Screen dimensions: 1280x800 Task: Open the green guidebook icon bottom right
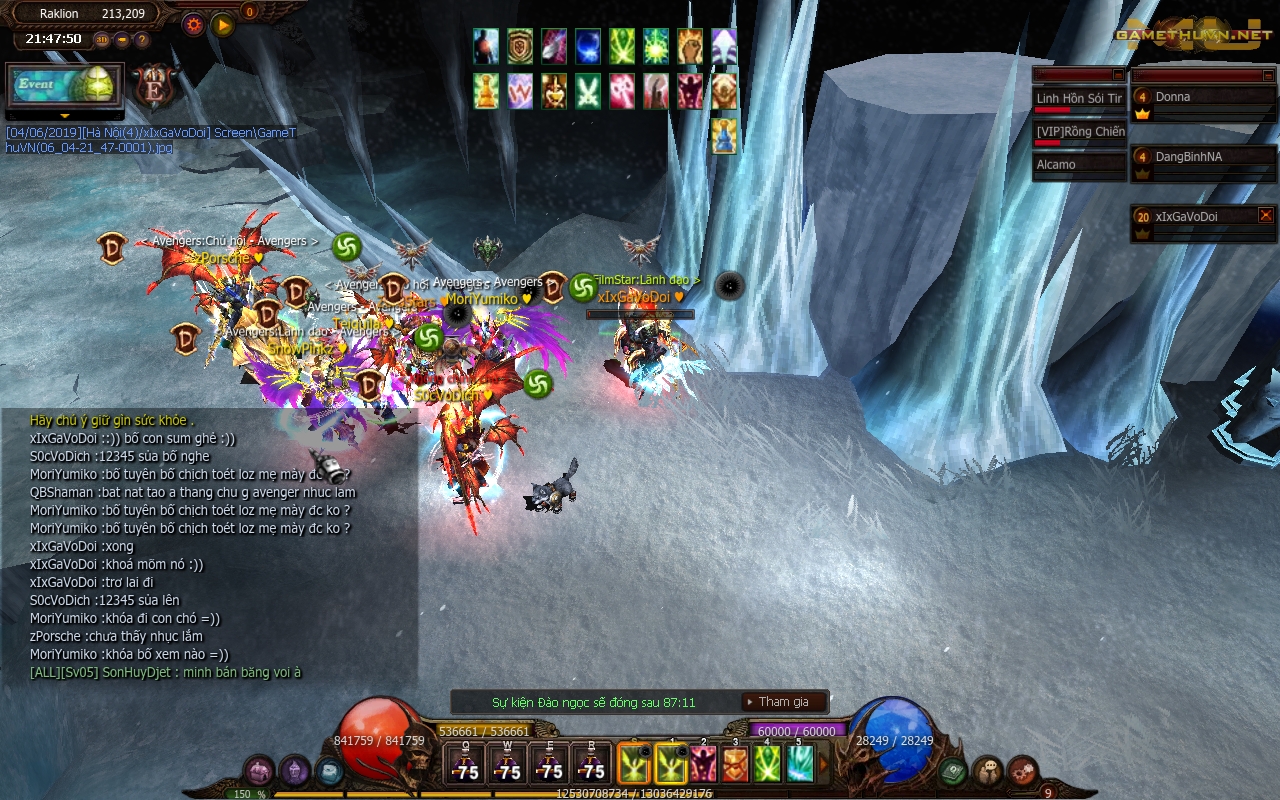952,770
